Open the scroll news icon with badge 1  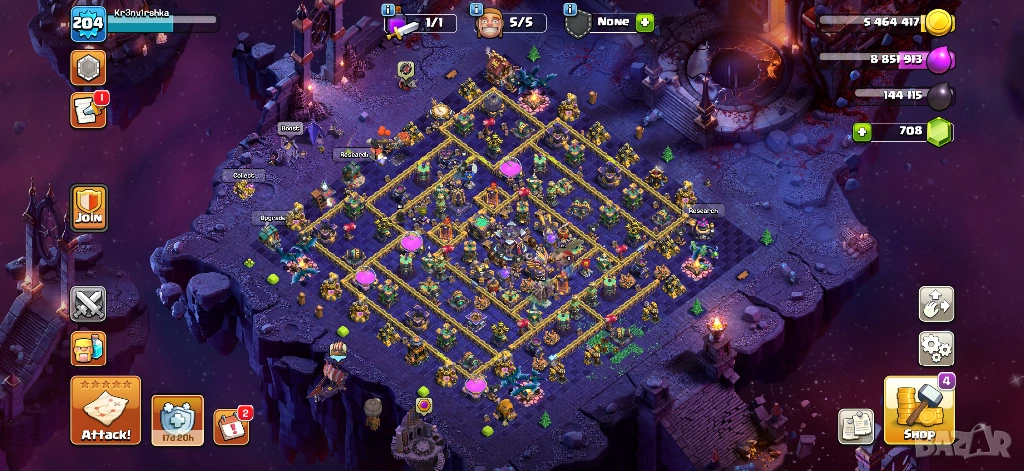point(88,110)
